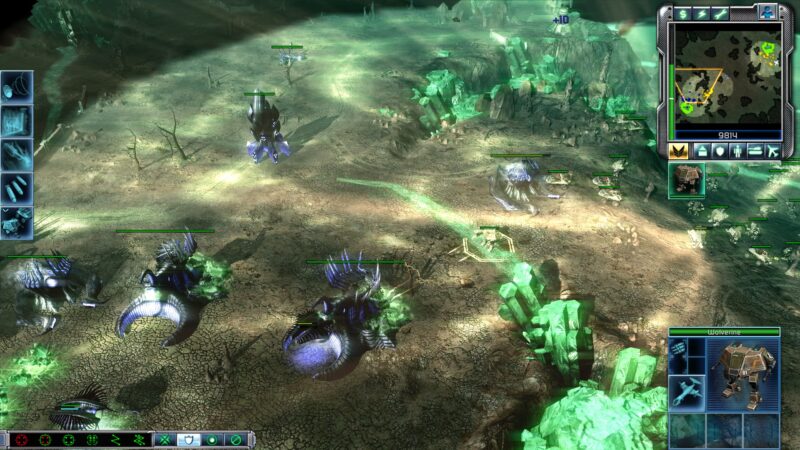
Task: Switch to the infantry build tab
Action: pos(736,150)
